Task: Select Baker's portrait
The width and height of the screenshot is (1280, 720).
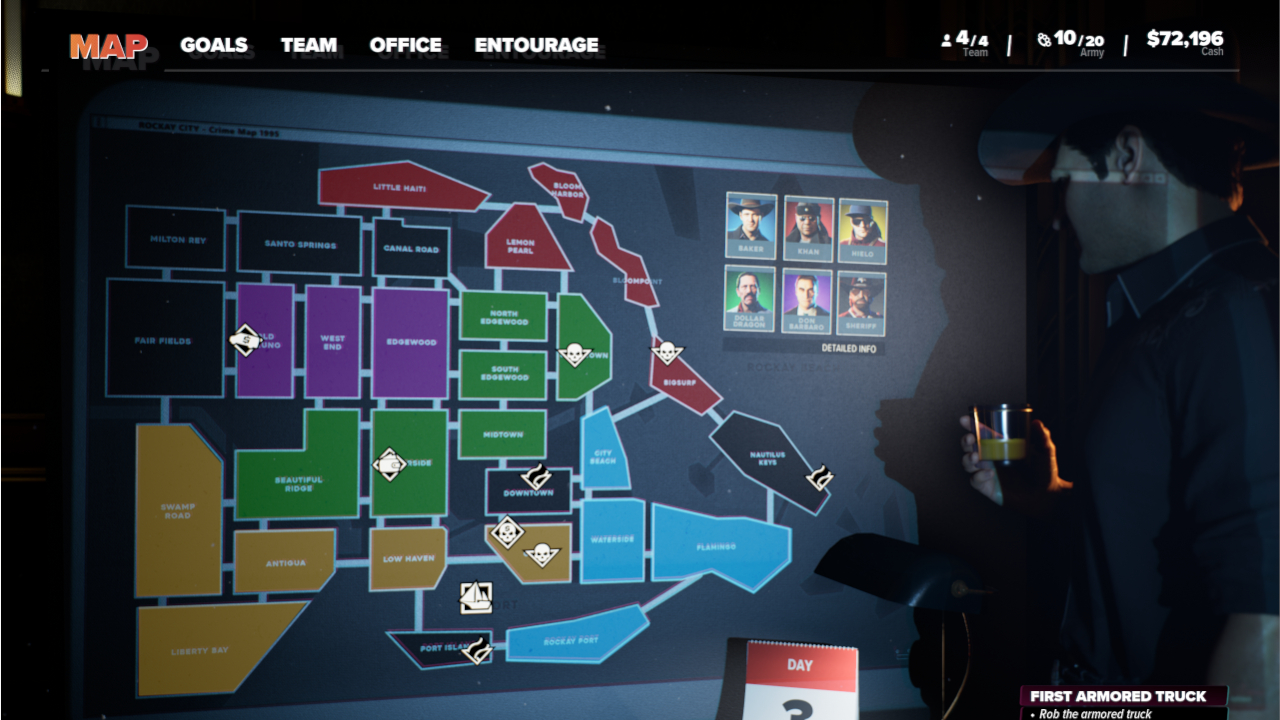Action: tap(750, 226)
